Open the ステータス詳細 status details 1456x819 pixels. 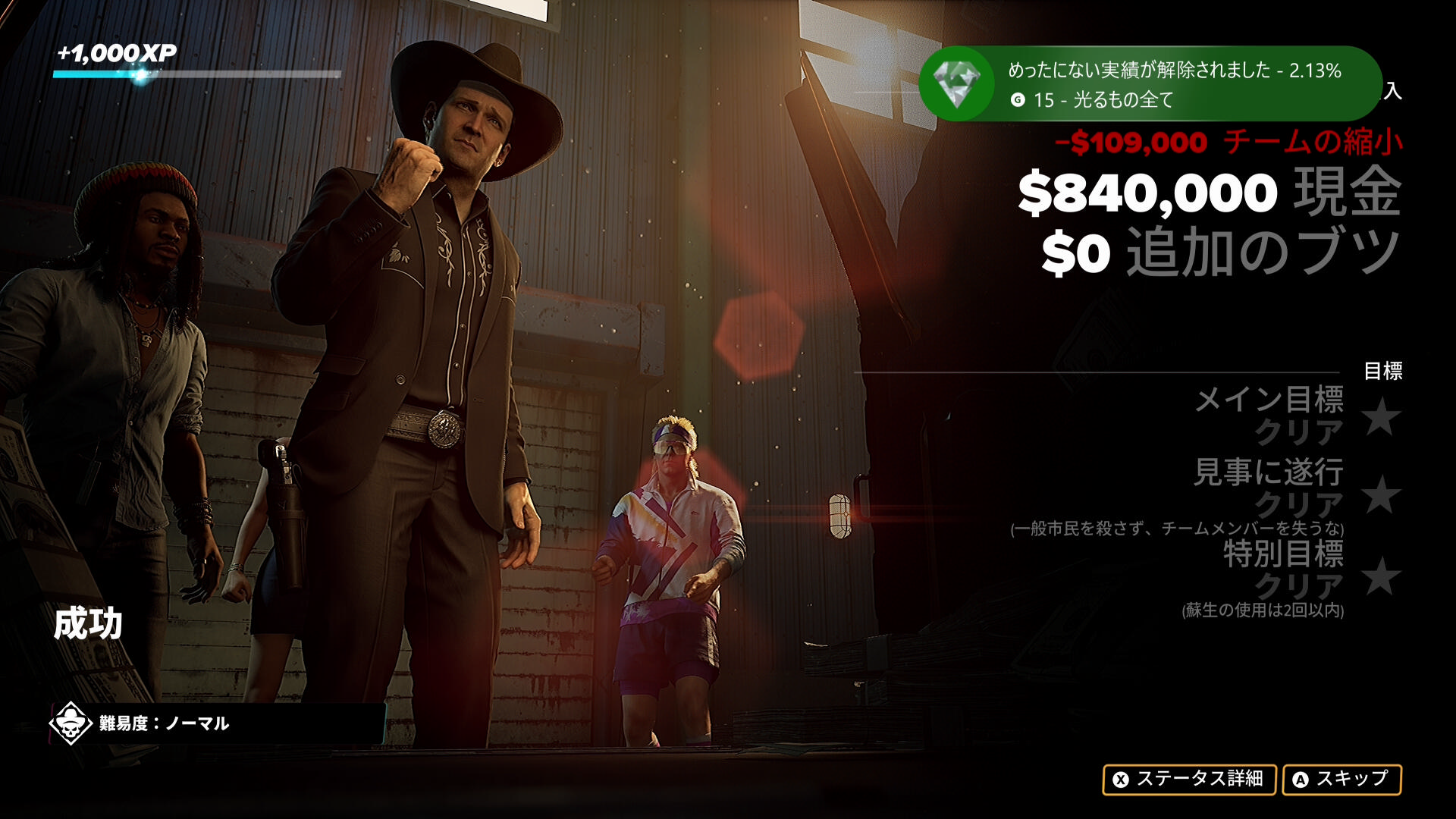pyautogui.click(x=1189, y=779)
